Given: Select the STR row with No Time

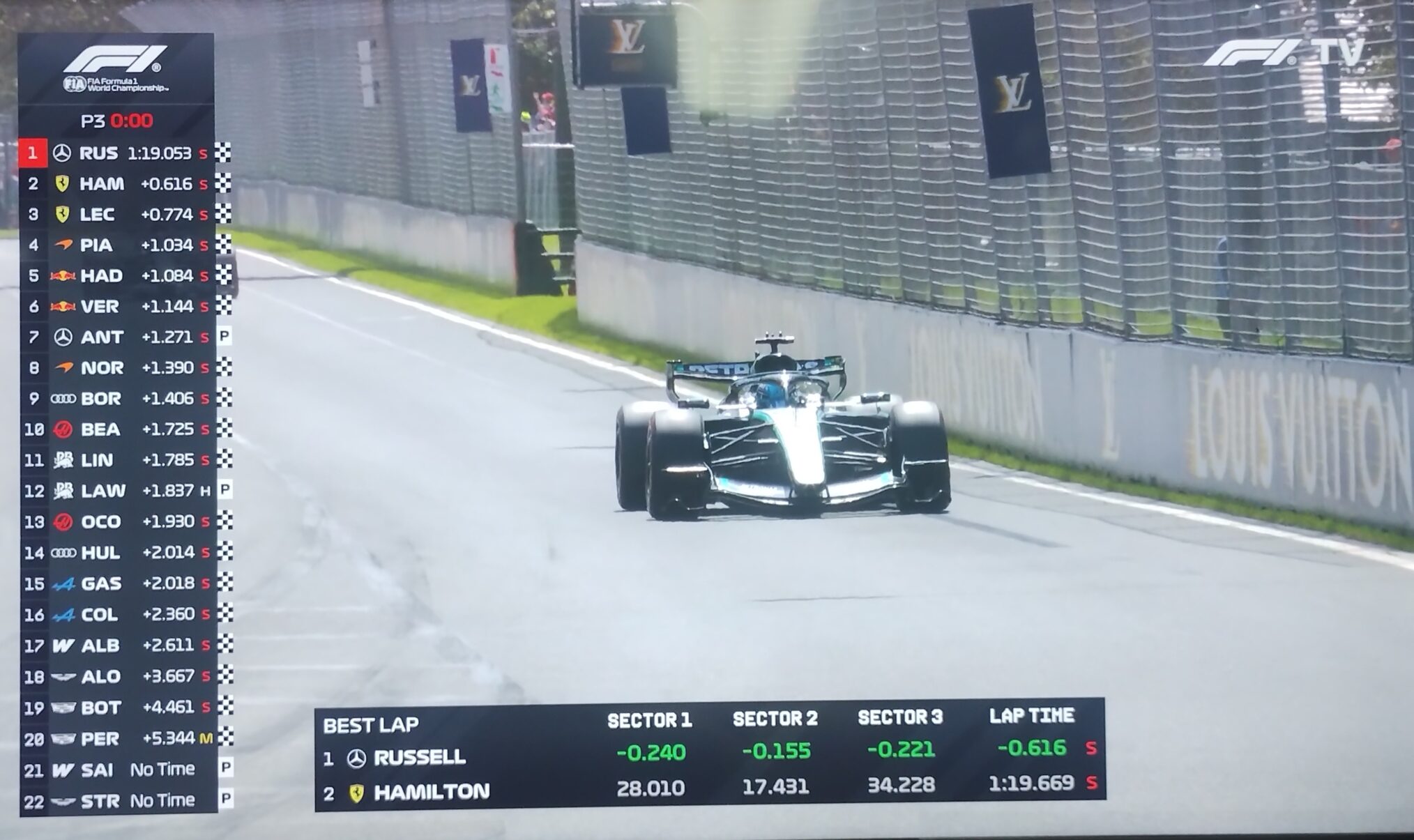Looking at the screenshot, I should click(x=119, y=801).
